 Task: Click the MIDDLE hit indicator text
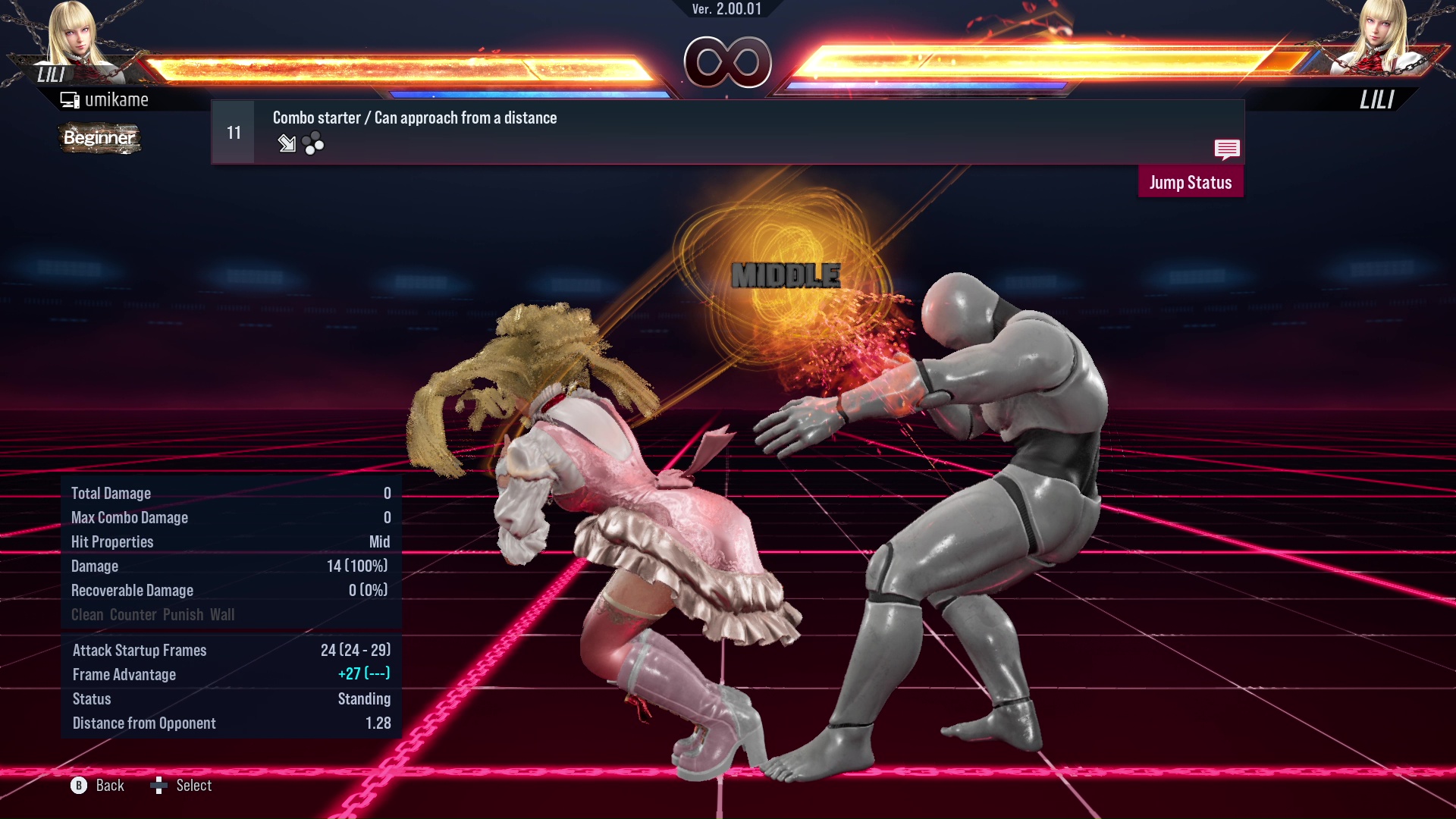tap(786, 275)
